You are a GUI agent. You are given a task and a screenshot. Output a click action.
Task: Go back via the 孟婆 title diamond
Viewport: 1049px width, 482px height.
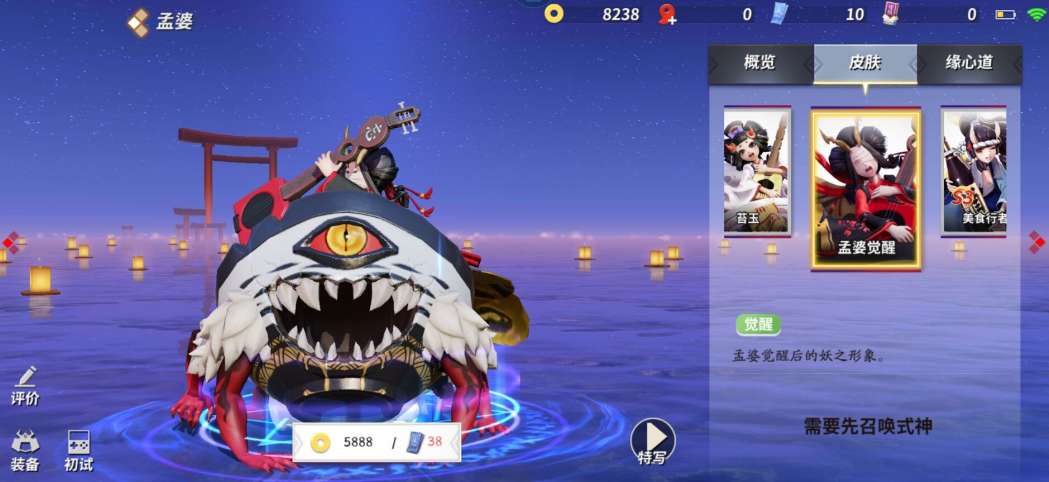point(138,22)
